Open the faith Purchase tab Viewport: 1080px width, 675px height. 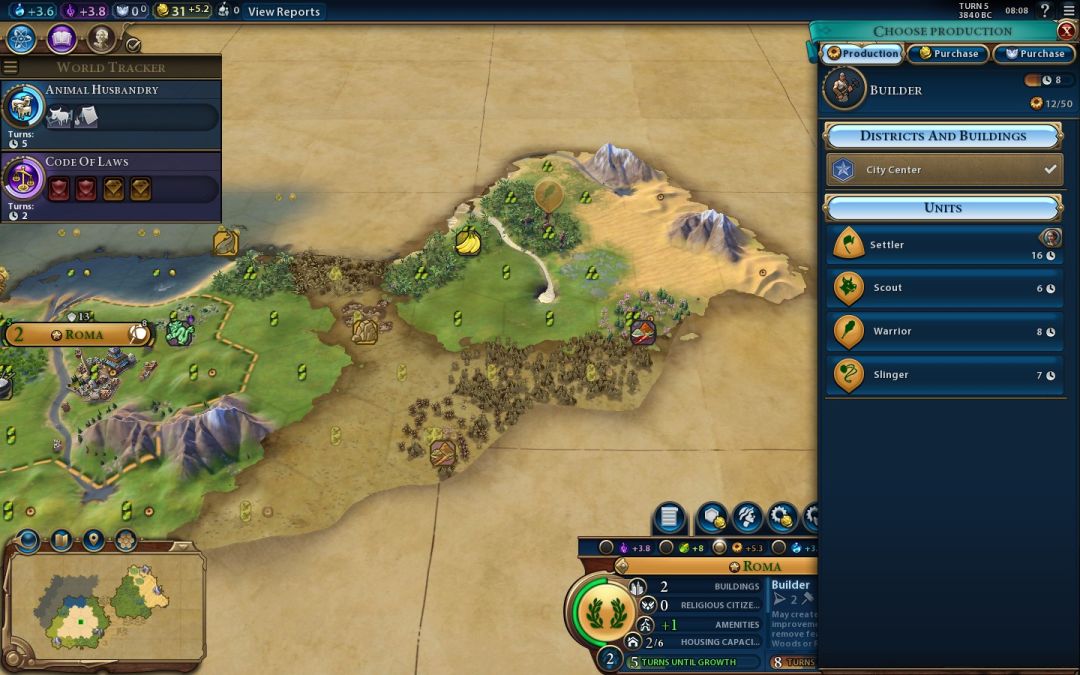pos(1034,54)
